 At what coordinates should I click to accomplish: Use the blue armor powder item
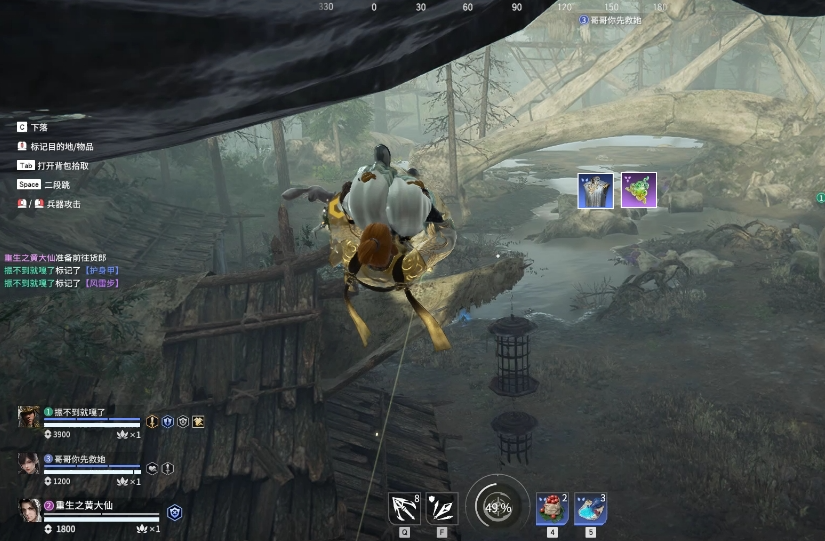tap(590, 508)
